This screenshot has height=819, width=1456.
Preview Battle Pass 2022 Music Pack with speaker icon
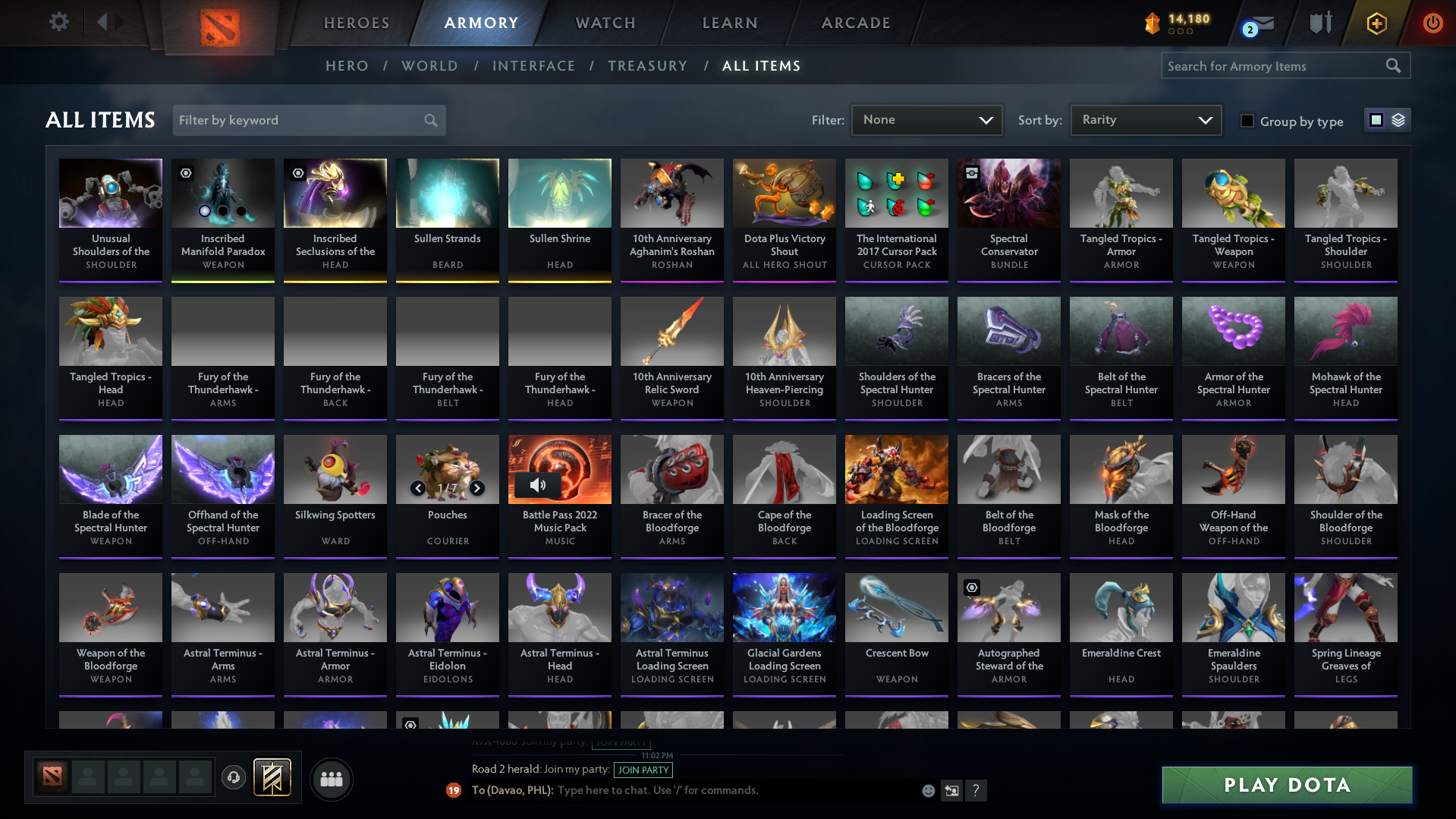point(539,485)
